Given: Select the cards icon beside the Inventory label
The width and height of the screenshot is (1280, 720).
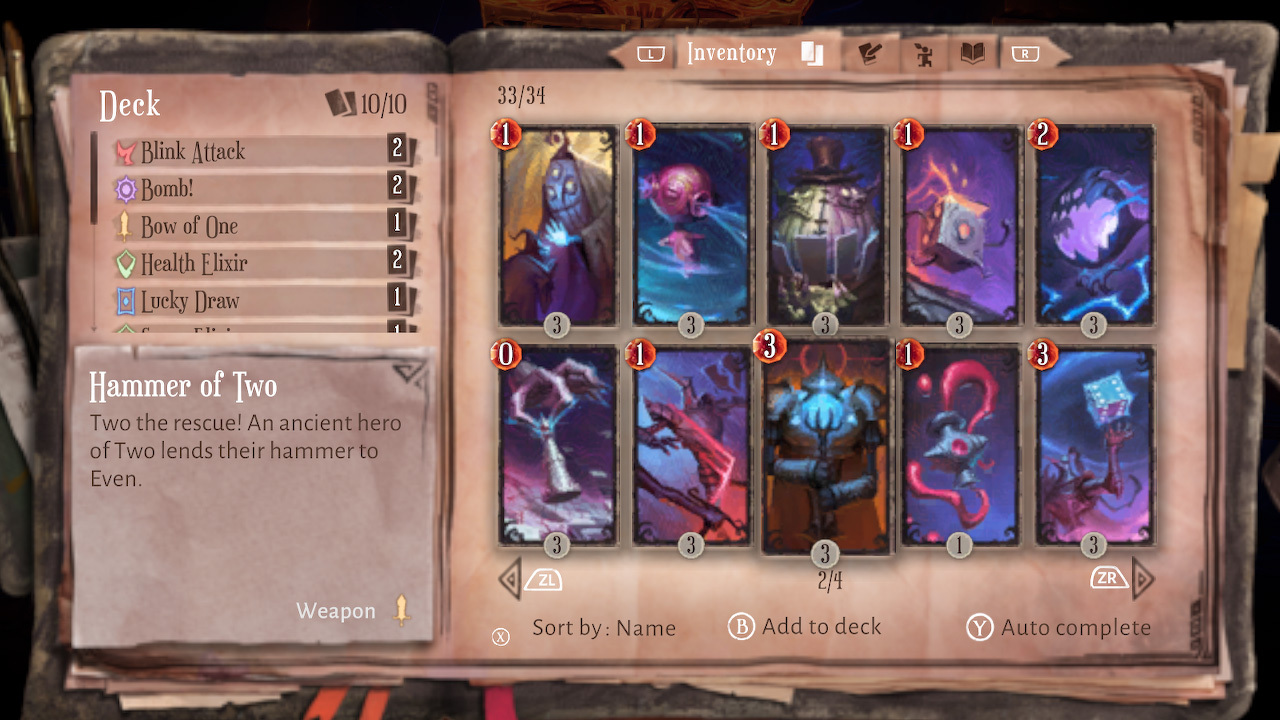Looking at the screenshot, I should tap(811, 52).
